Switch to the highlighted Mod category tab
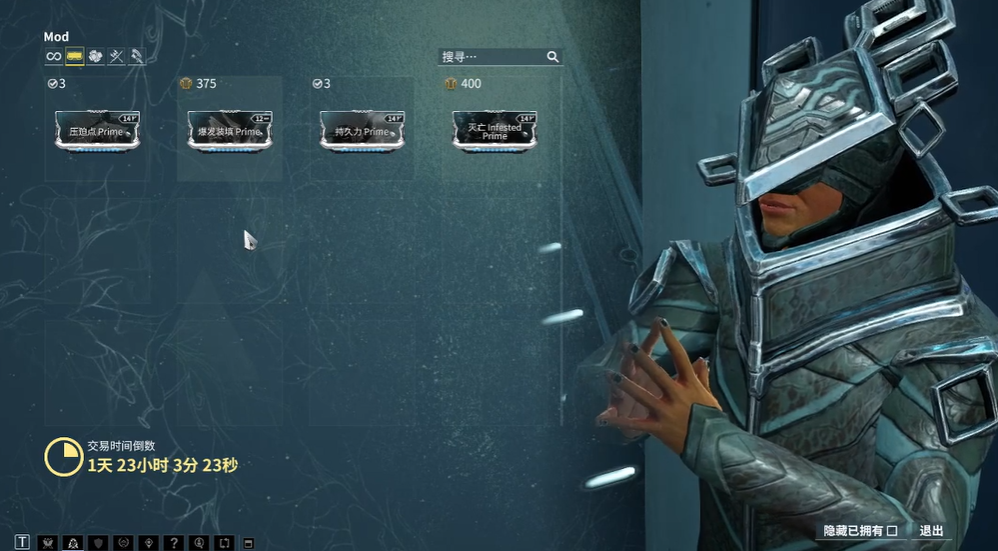 click(75, 57)
